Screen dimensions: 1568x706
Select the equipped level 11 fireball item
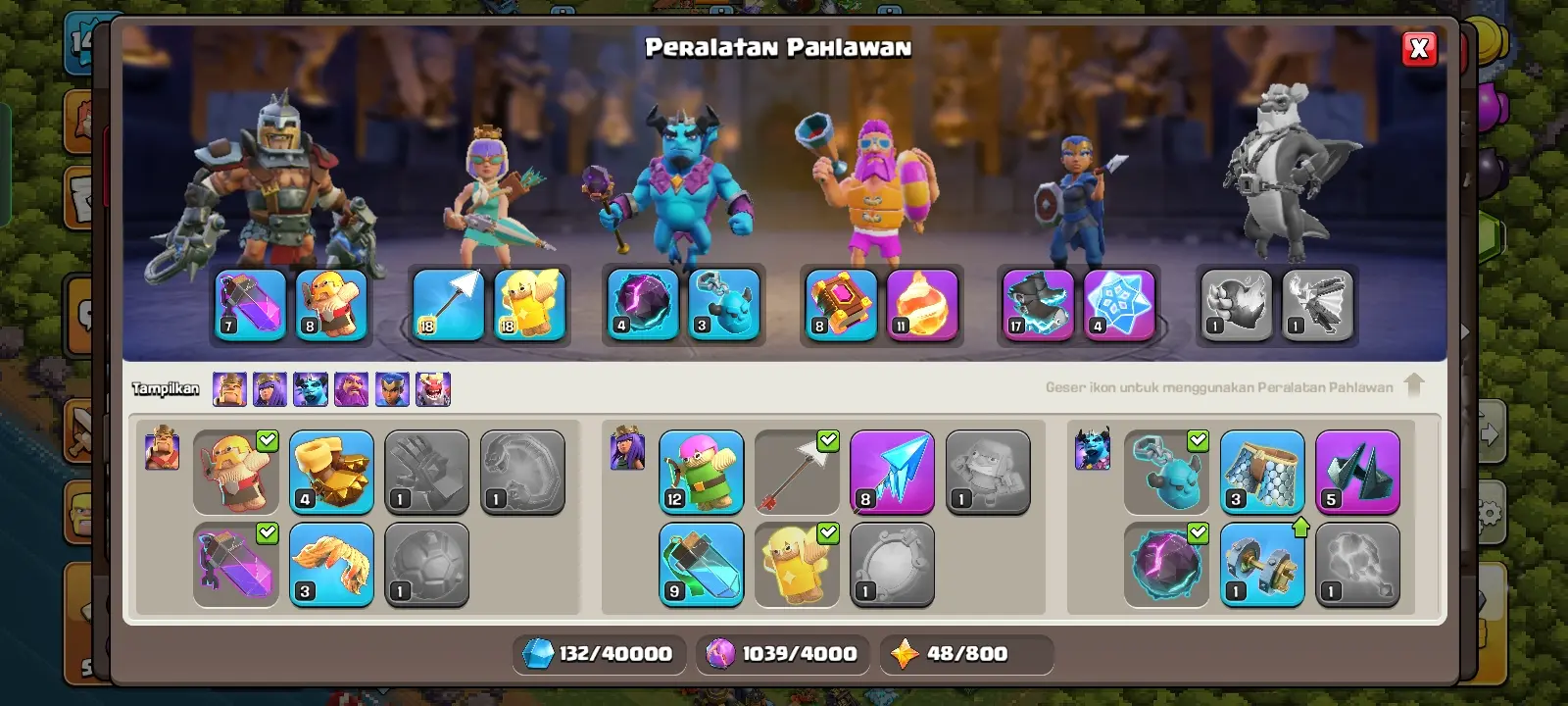tap(922, 305)
